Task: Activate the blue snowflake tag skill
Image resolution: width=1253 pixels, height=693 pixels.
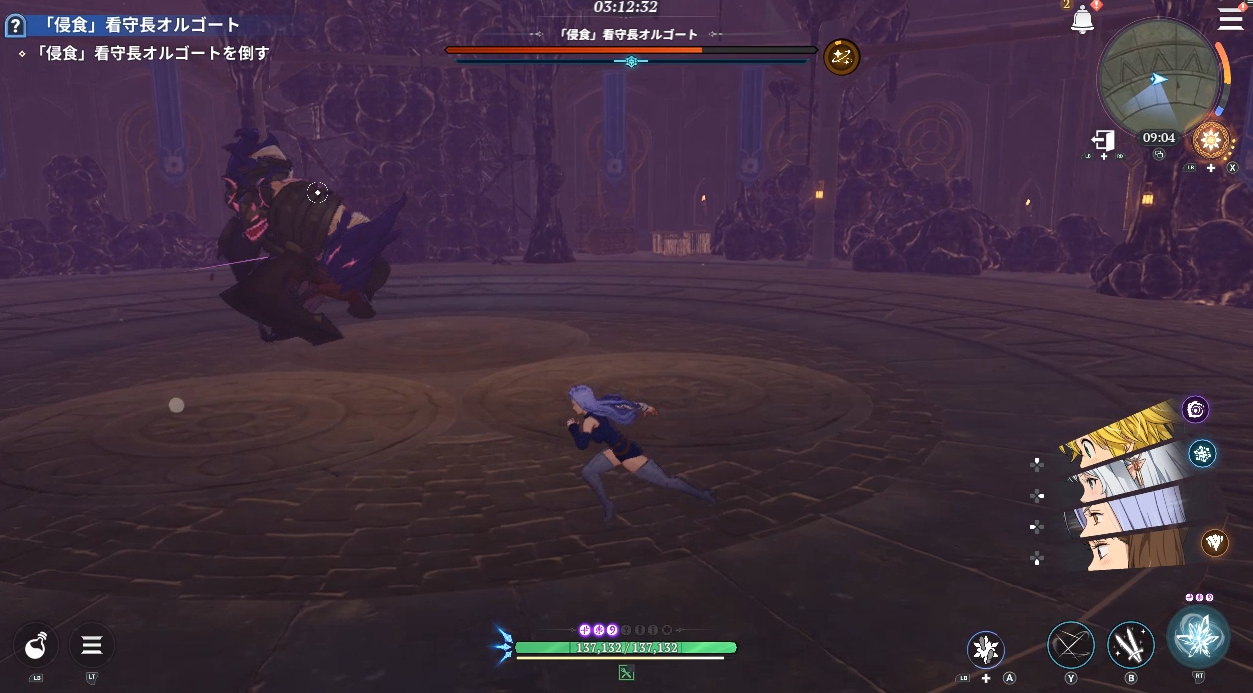Action: [x=1202, y=454]
